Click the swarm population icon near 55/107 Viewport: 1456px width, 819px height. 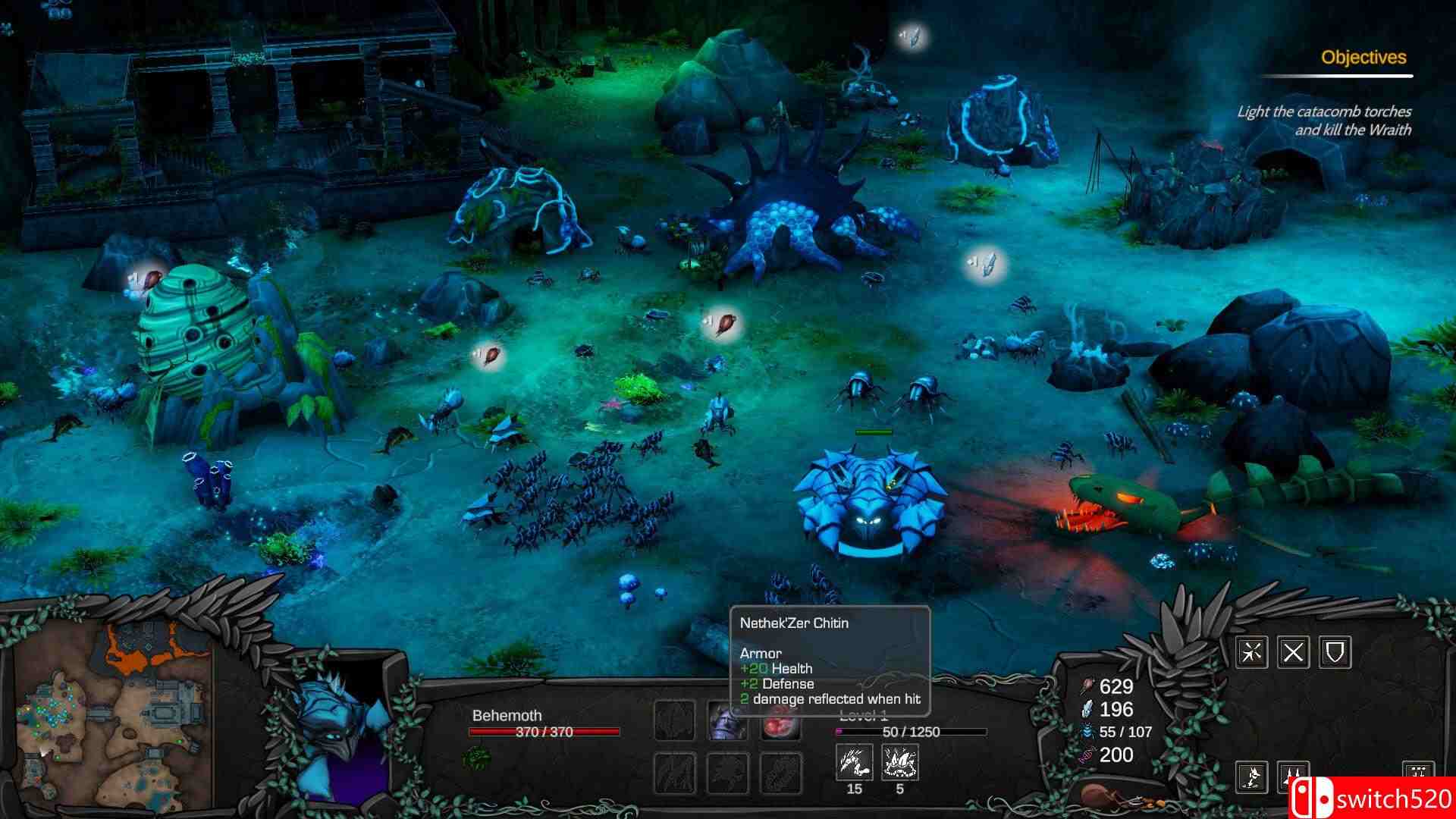(x=1087, y=732)
